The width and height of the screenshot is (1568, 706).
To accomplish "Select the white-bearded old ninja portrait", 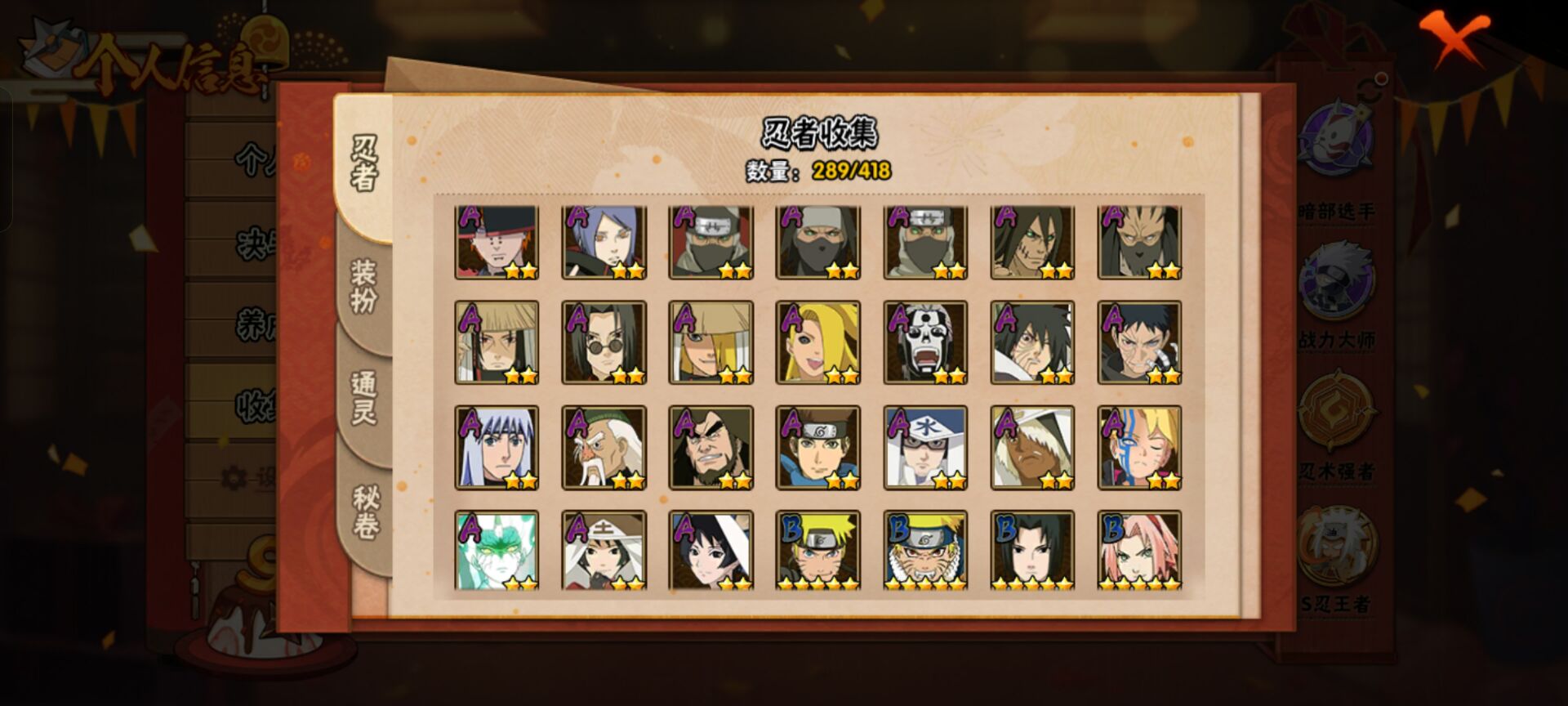I will click(x=604, y=448).
